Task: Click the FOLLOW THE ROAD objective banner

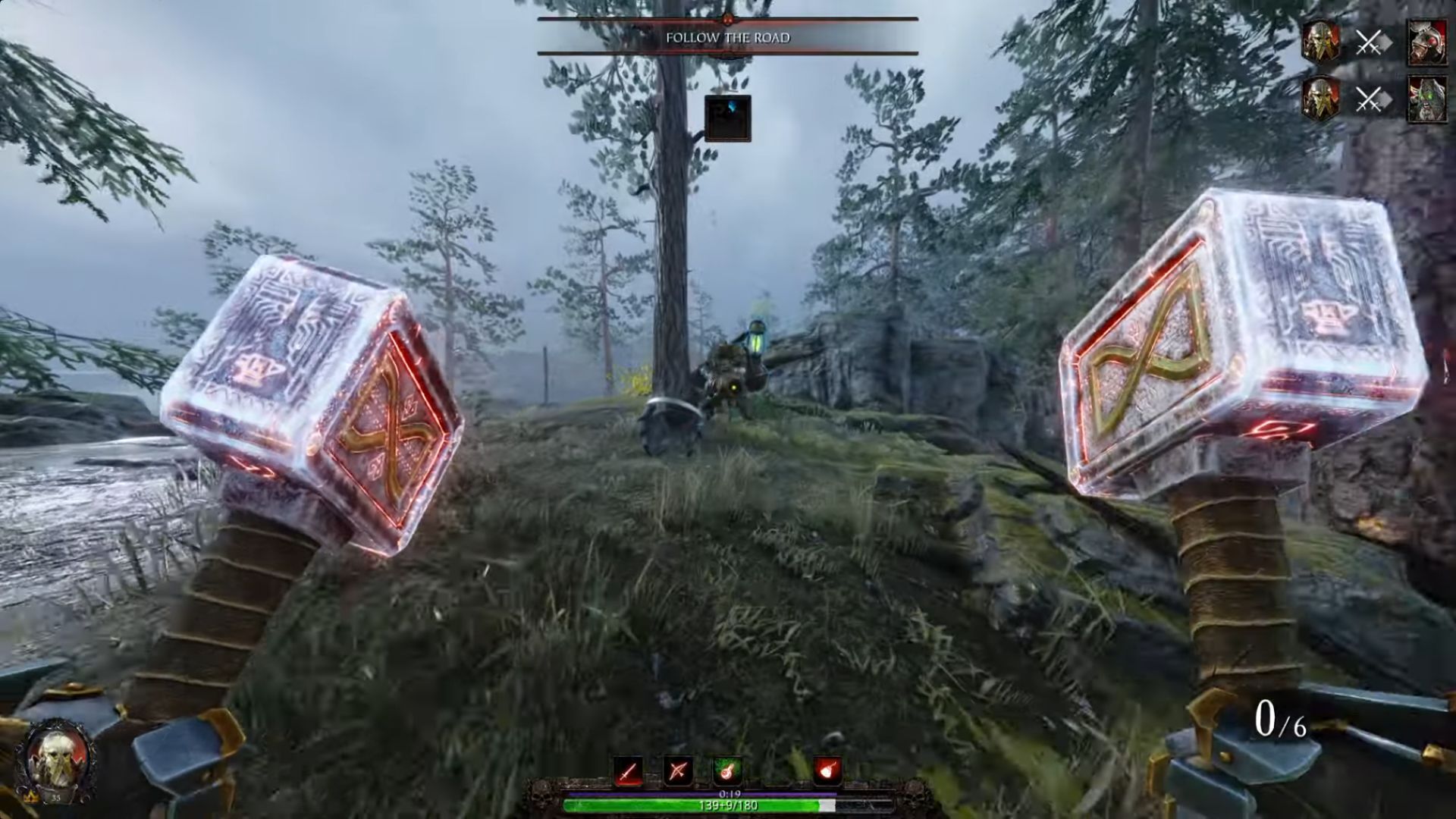Action: pos(728,36)
